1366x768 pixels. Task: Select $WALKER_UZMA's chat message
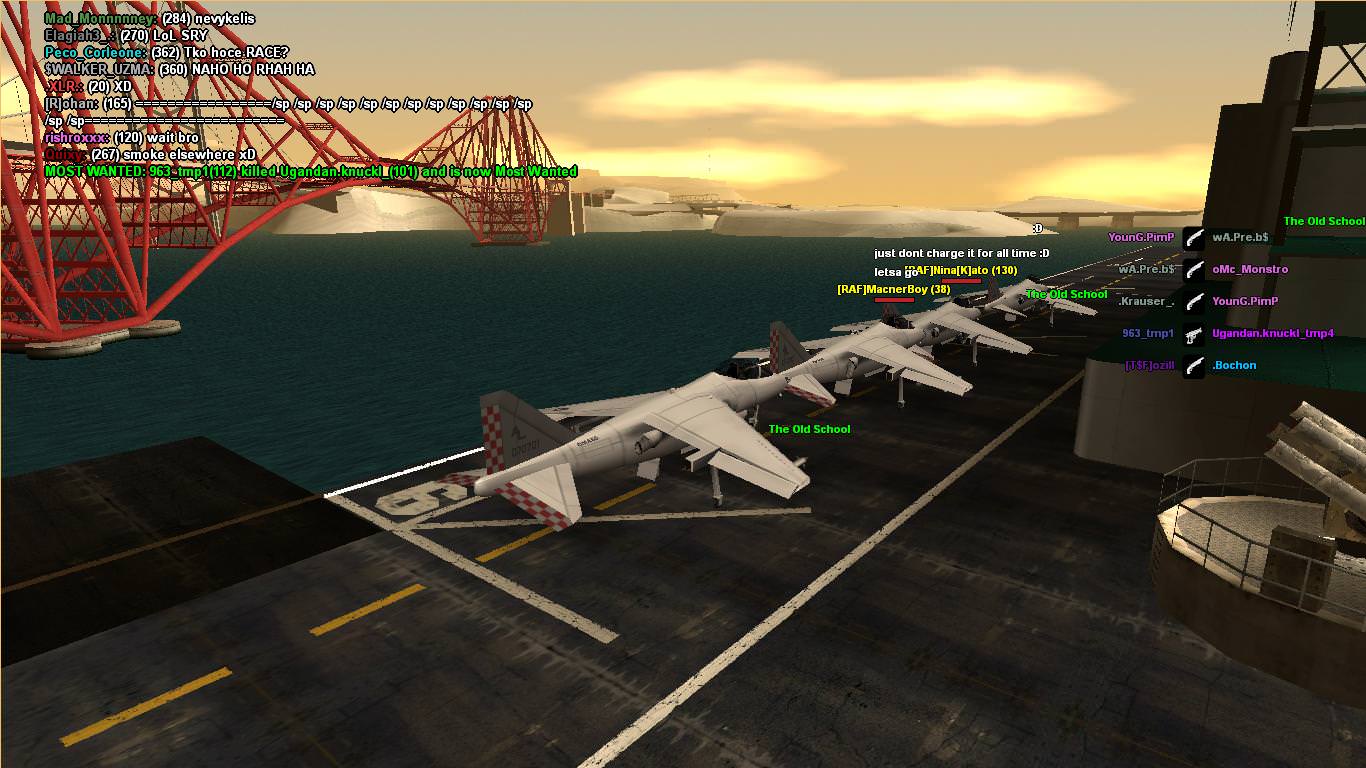179,69
